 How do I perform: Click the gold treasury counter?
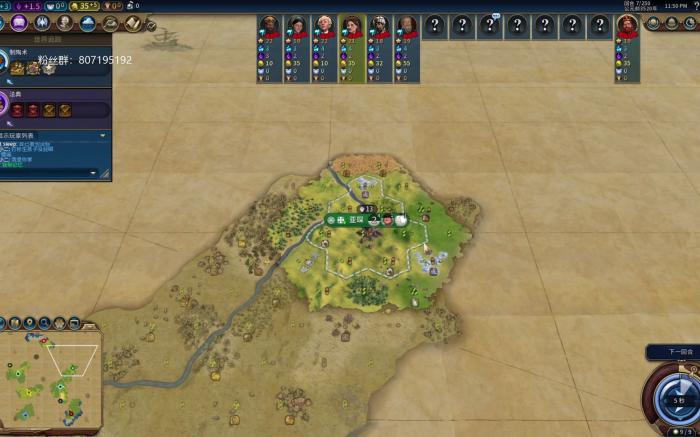82,6
